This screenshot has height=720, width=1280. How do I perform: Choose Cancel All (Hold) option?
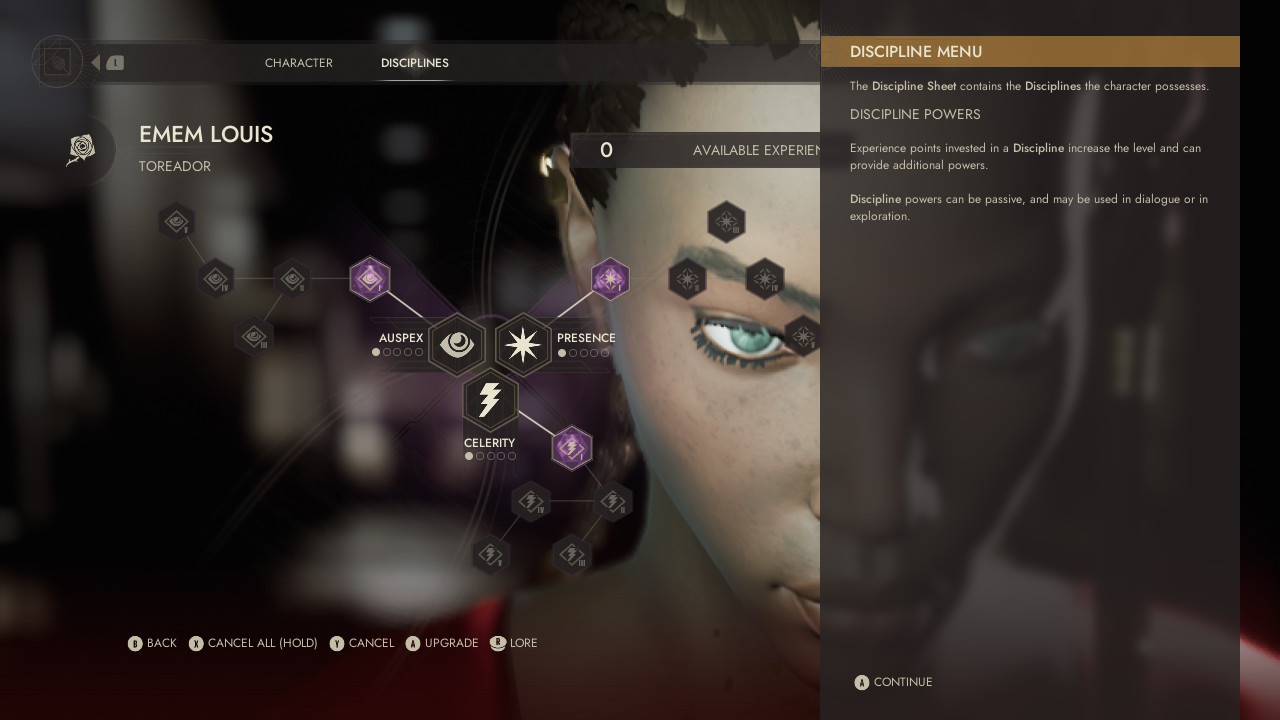point(253,643)
